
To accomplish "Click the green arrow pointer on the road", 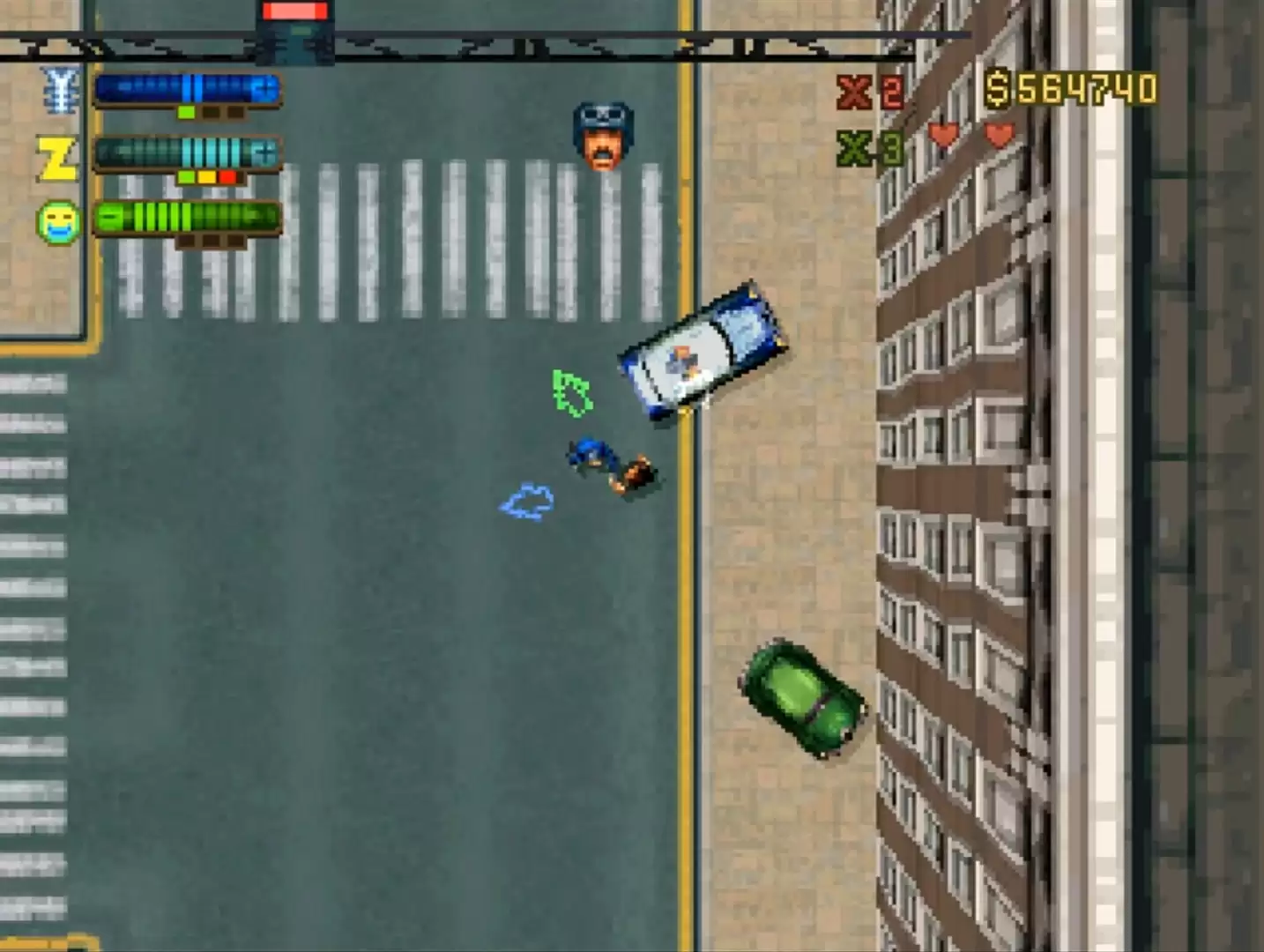I will pyautogui.click(x=571, y=391).
